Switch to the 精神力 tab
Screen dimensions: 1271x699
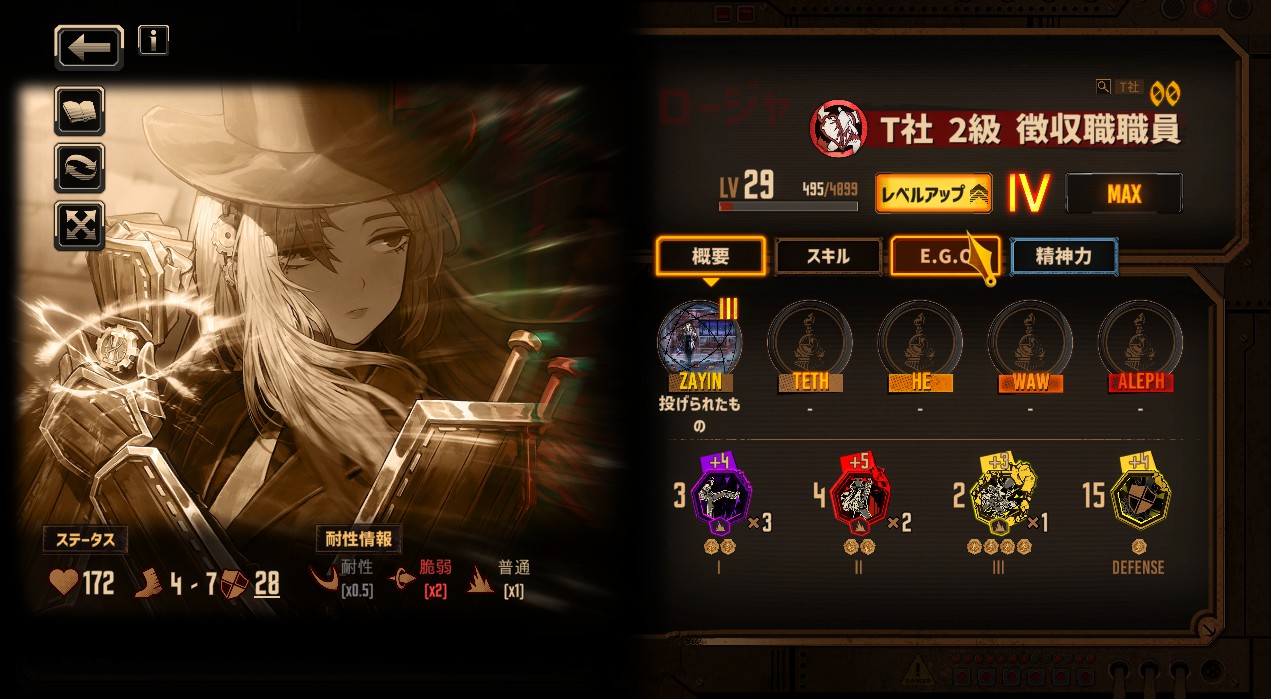[x=1064, y=256]
